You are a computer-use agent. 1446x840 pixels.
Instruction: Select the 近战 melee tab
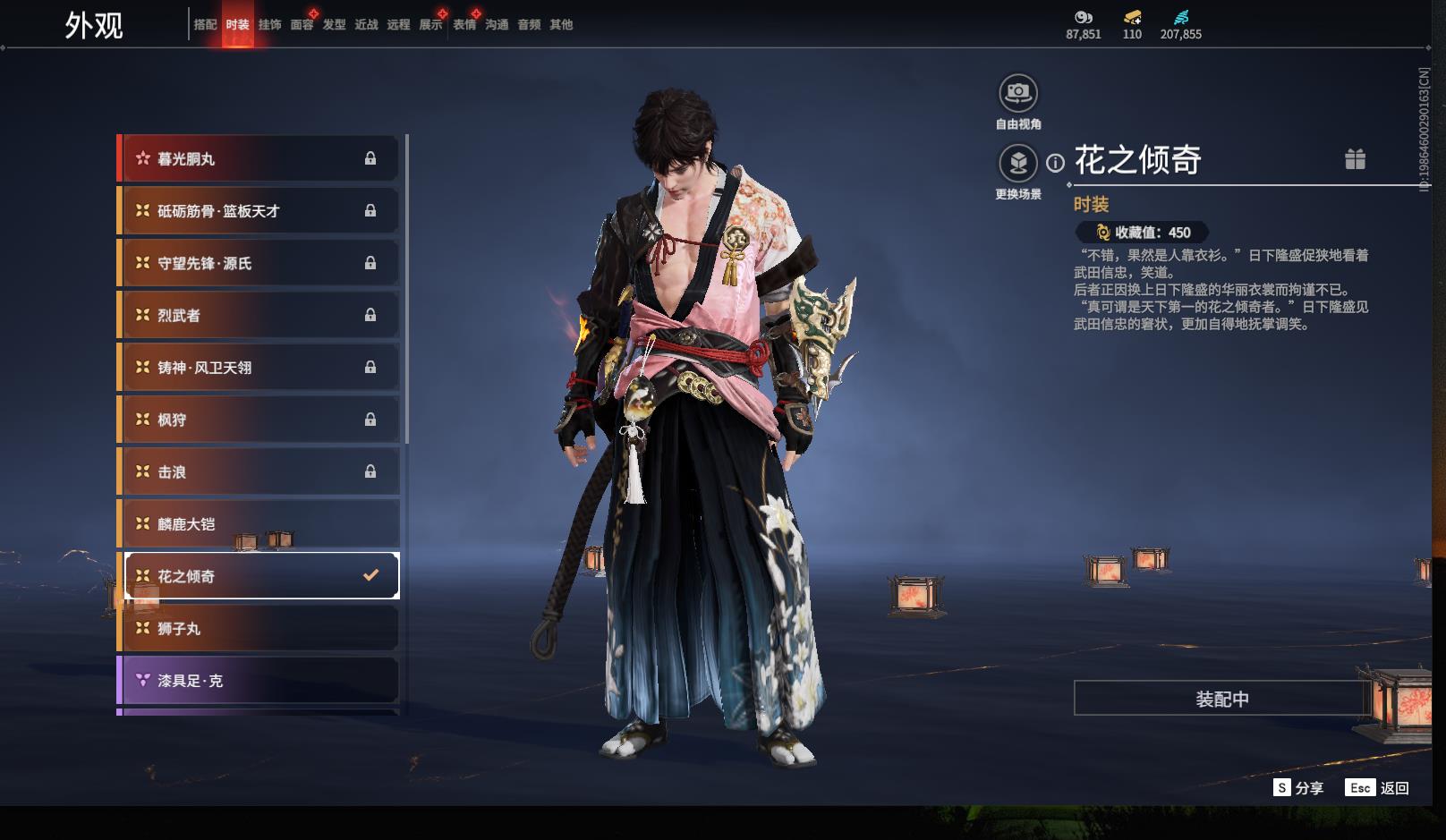pos(366,25)
